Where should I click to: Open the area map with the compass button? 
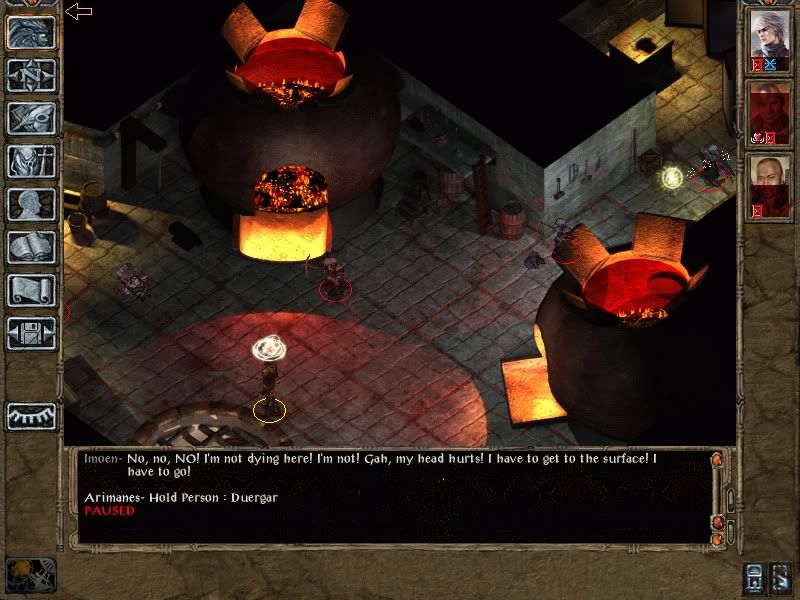click(32, 75)
